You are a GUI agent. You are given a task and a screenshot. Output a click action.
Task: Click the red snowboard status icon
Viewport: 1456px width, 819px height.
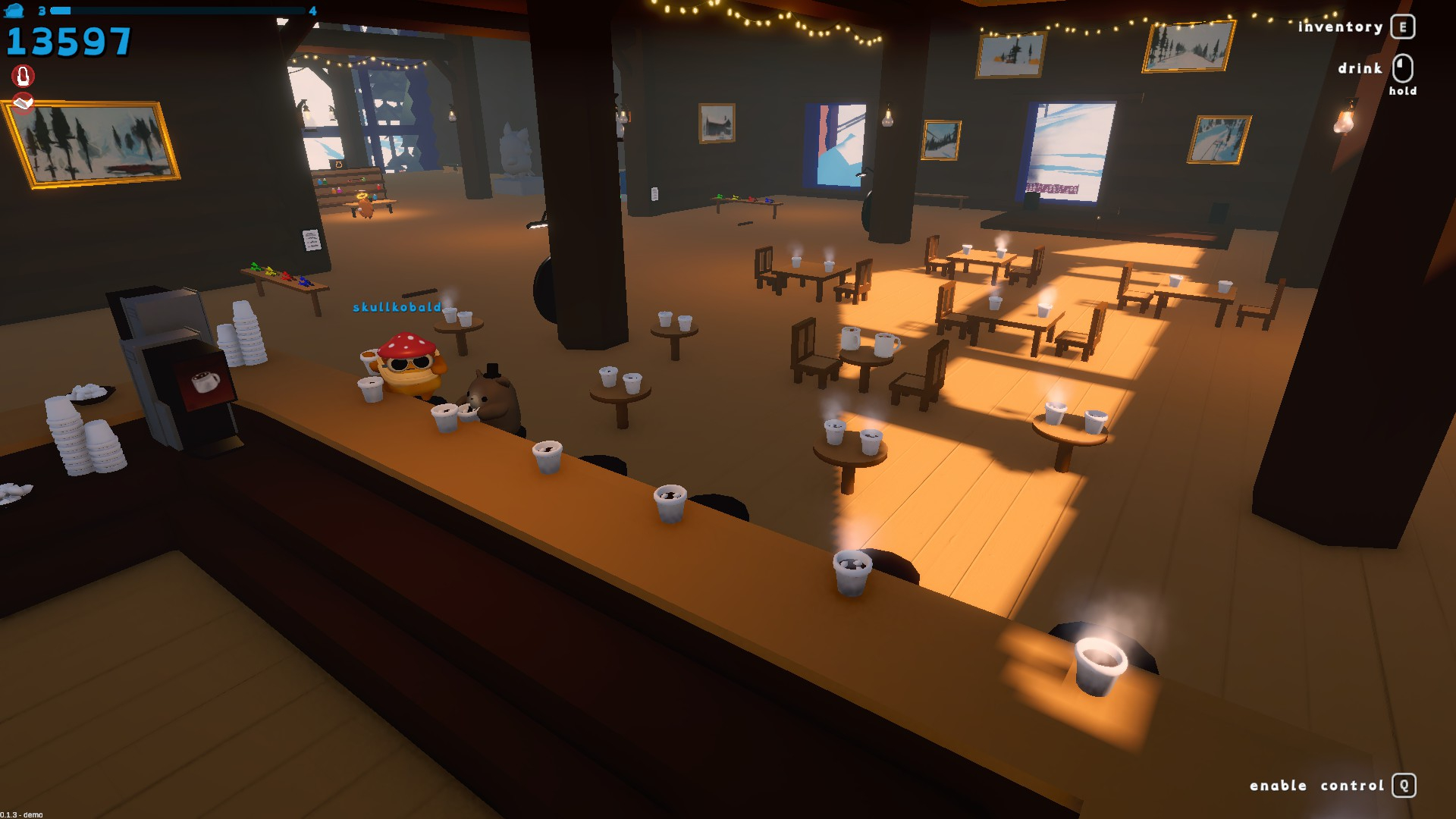(23, 102)
